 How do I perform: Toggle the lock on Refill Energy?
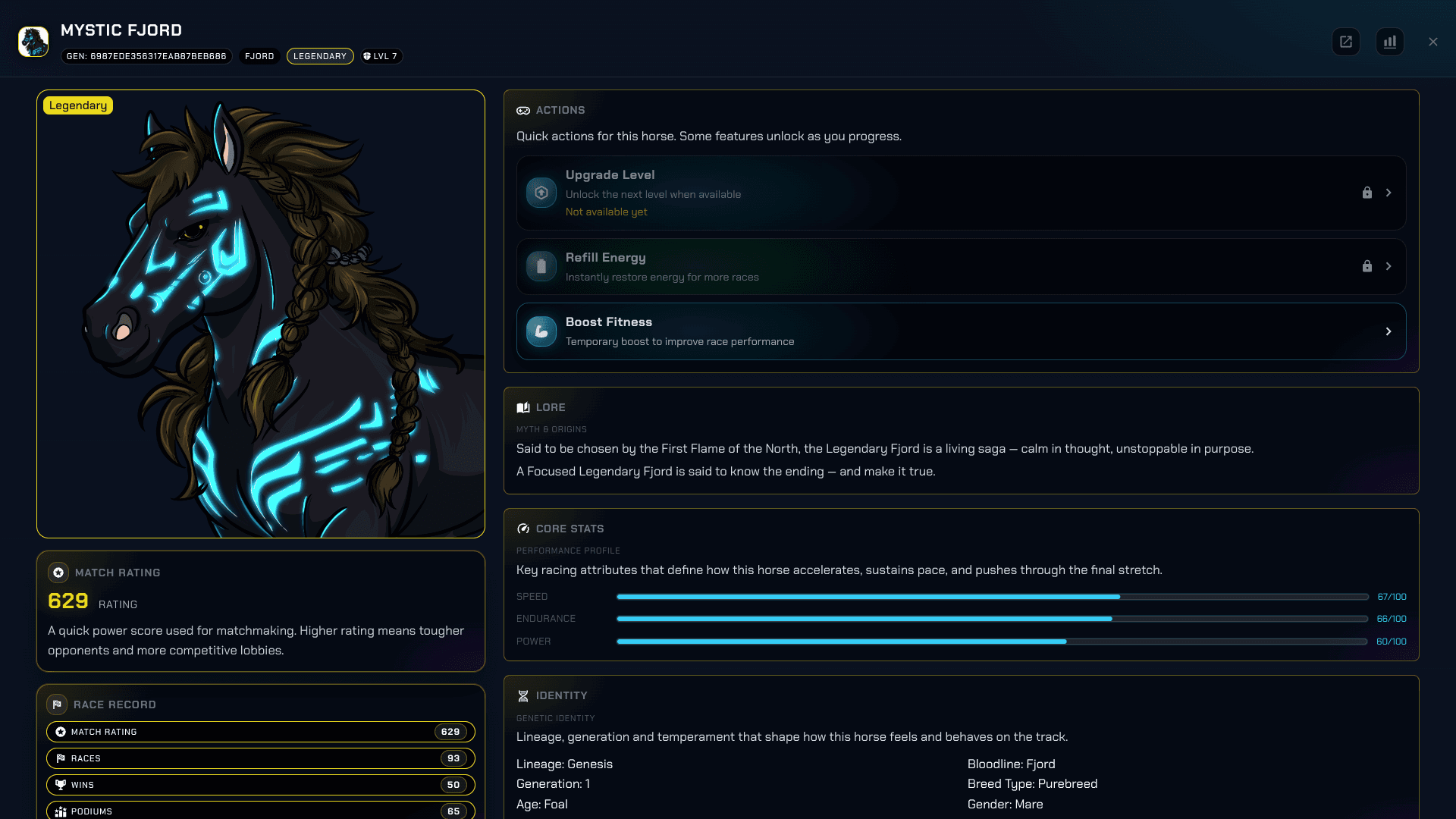[1367, 266]
